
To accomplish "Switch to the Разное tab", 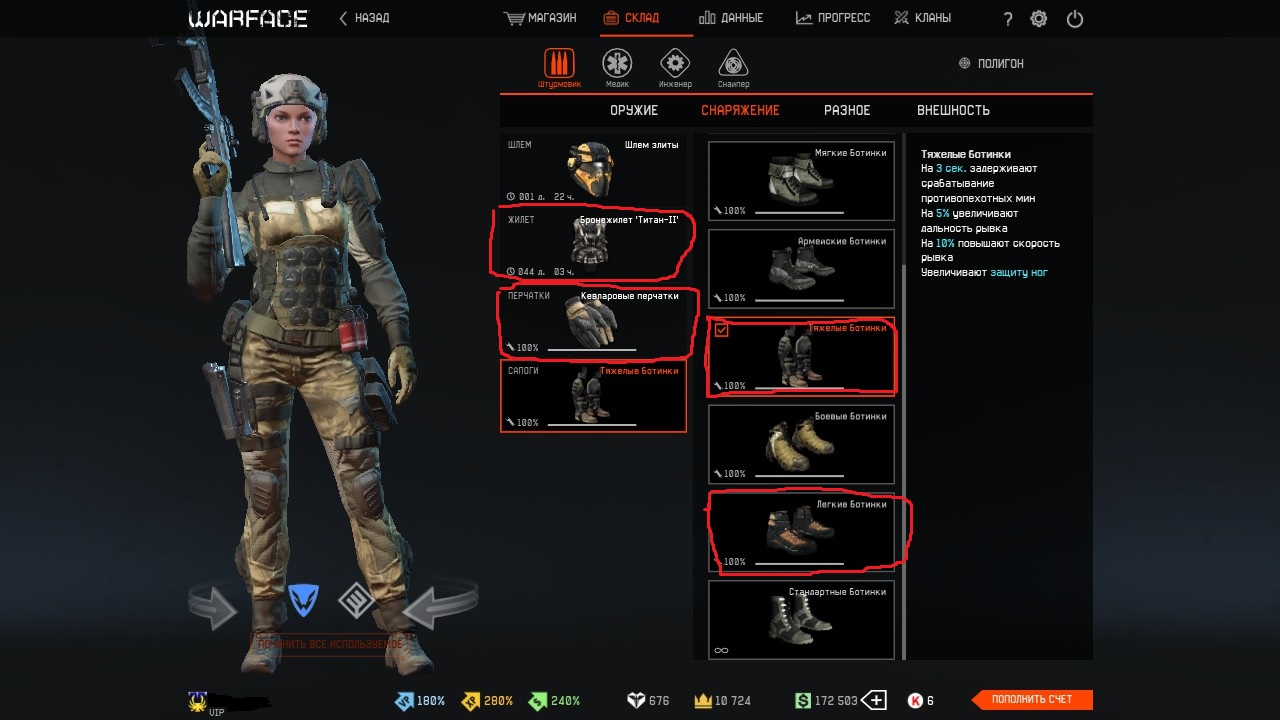I will 847,110.
